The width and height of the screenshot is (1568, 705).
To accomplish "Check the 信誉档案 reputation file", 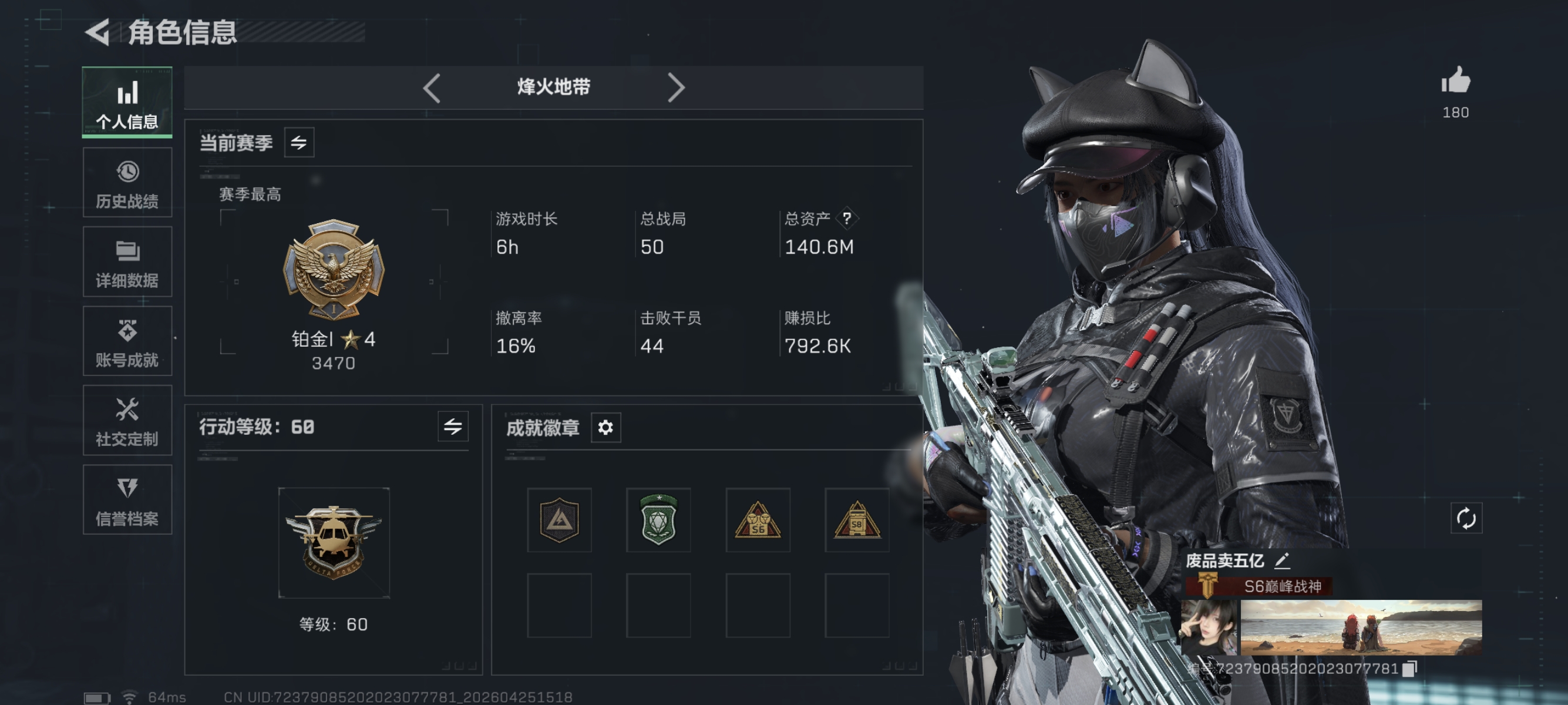I will click(127, 500).
